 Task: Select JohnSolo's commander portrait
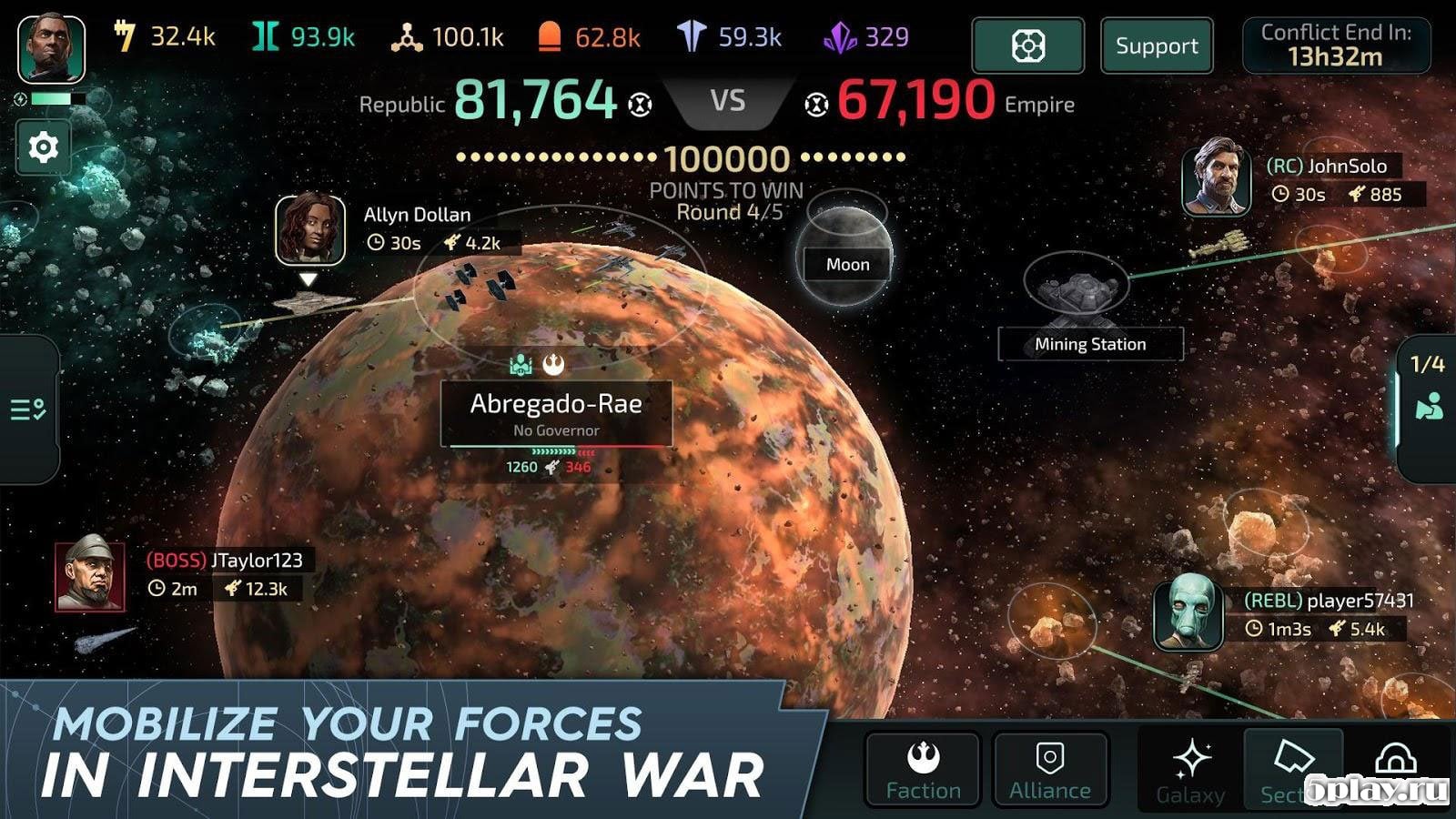pos(1216,177)
